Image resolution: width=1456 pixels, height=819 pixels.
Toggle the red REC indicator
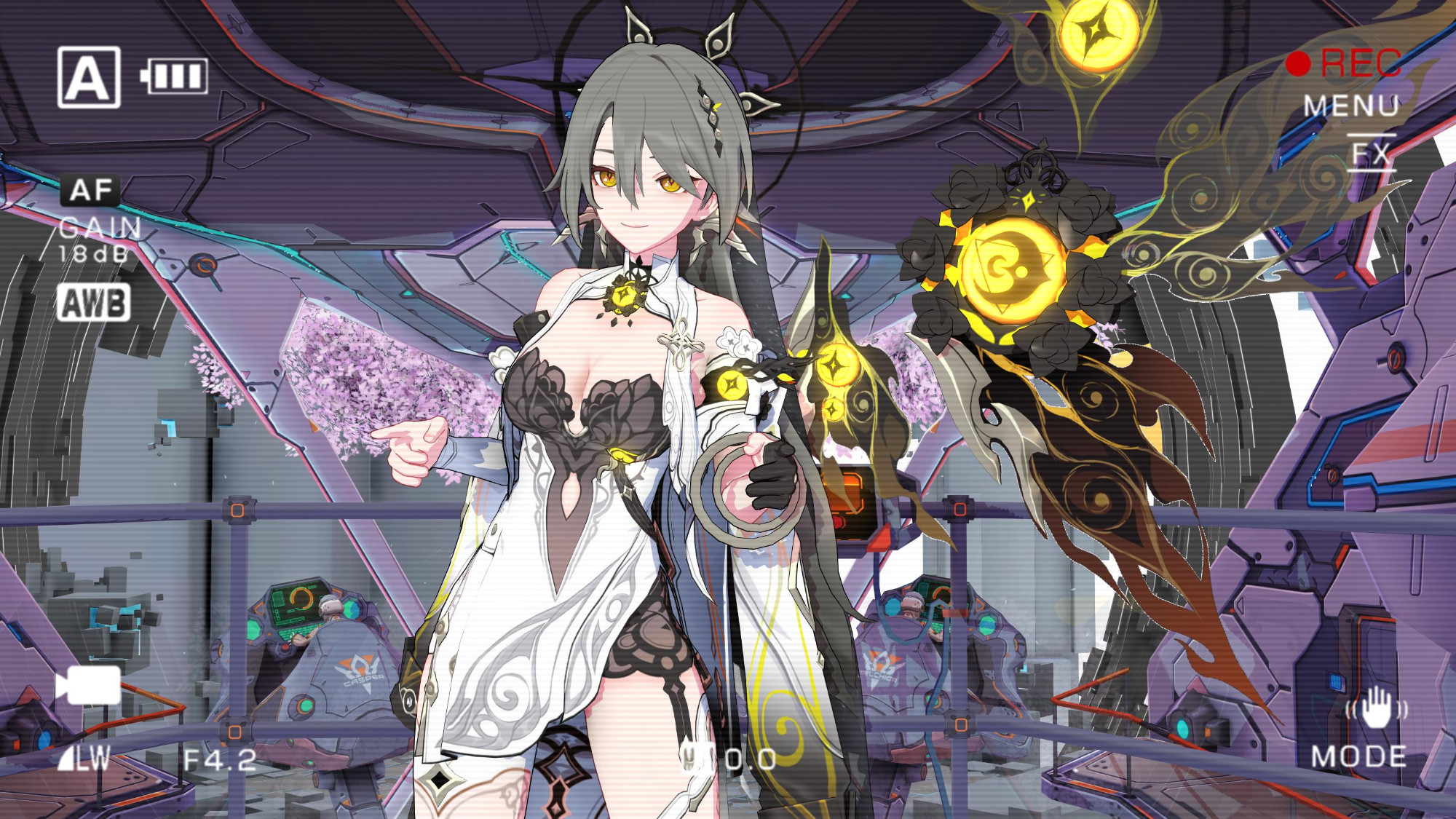[1344, 63]
